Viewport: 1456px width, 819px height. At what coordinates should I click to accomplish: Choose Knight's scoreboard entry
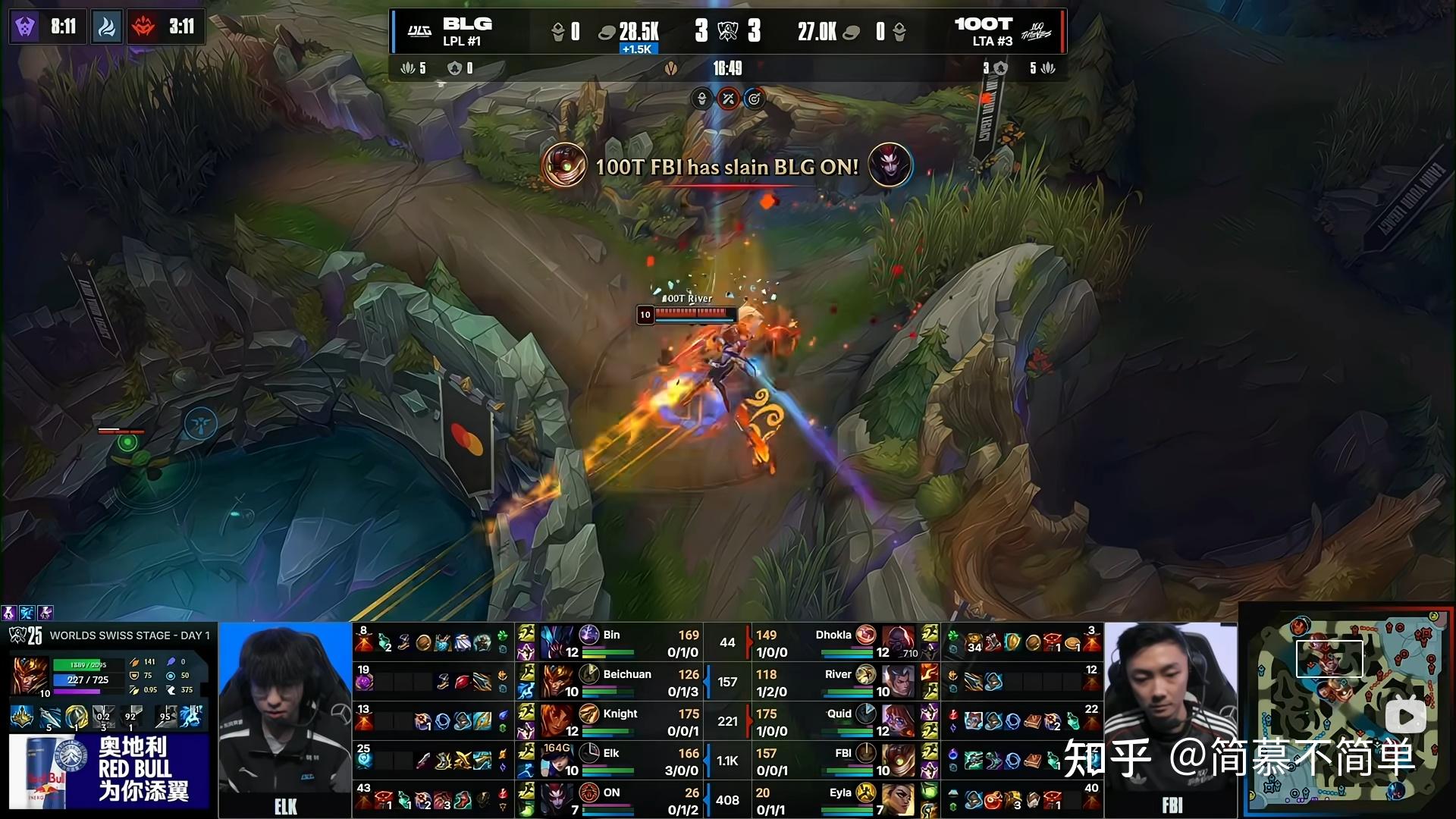[611, 721]
